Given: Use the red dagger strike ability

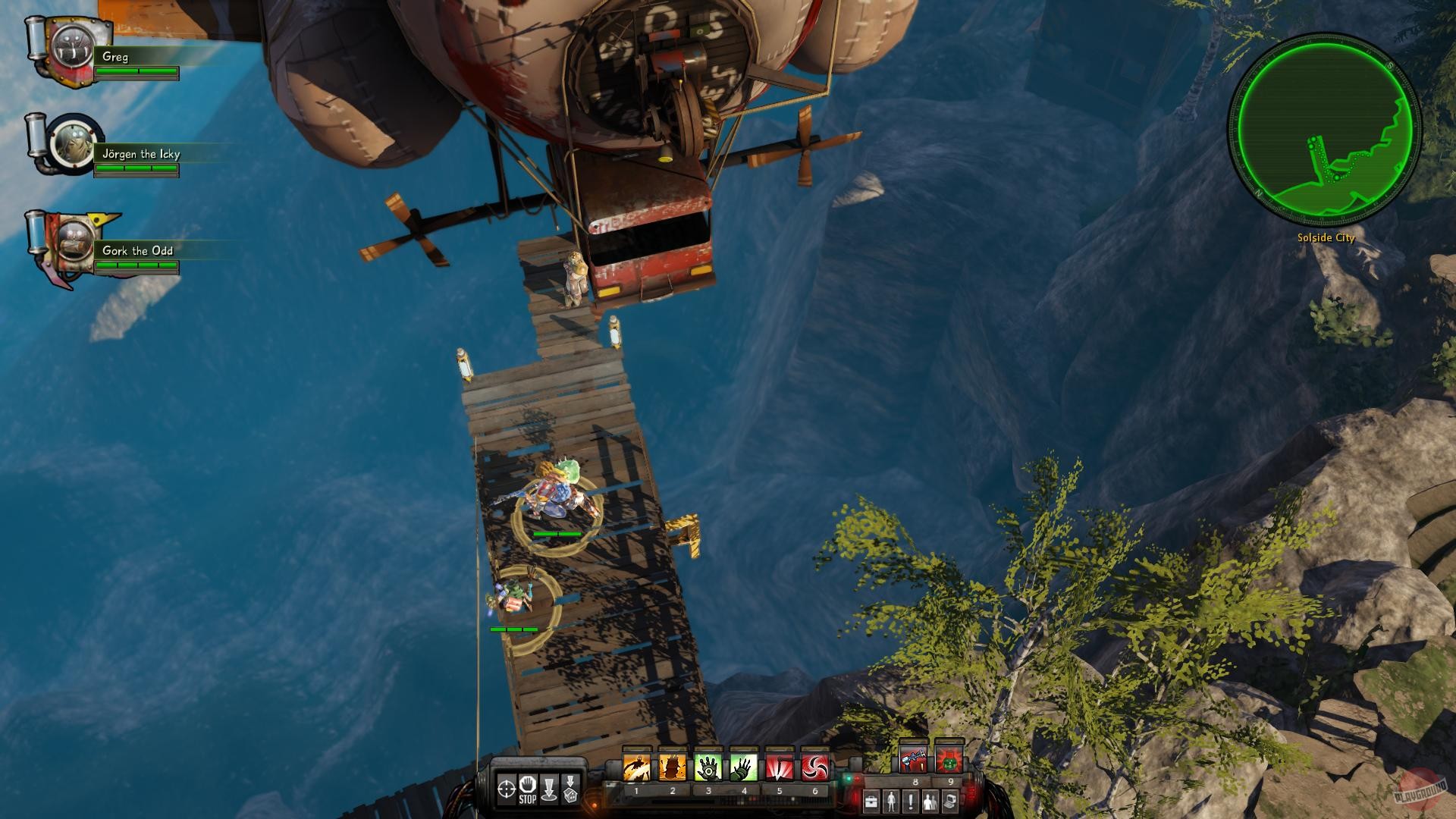Looking at the screenshot, I should coord(780,767).
